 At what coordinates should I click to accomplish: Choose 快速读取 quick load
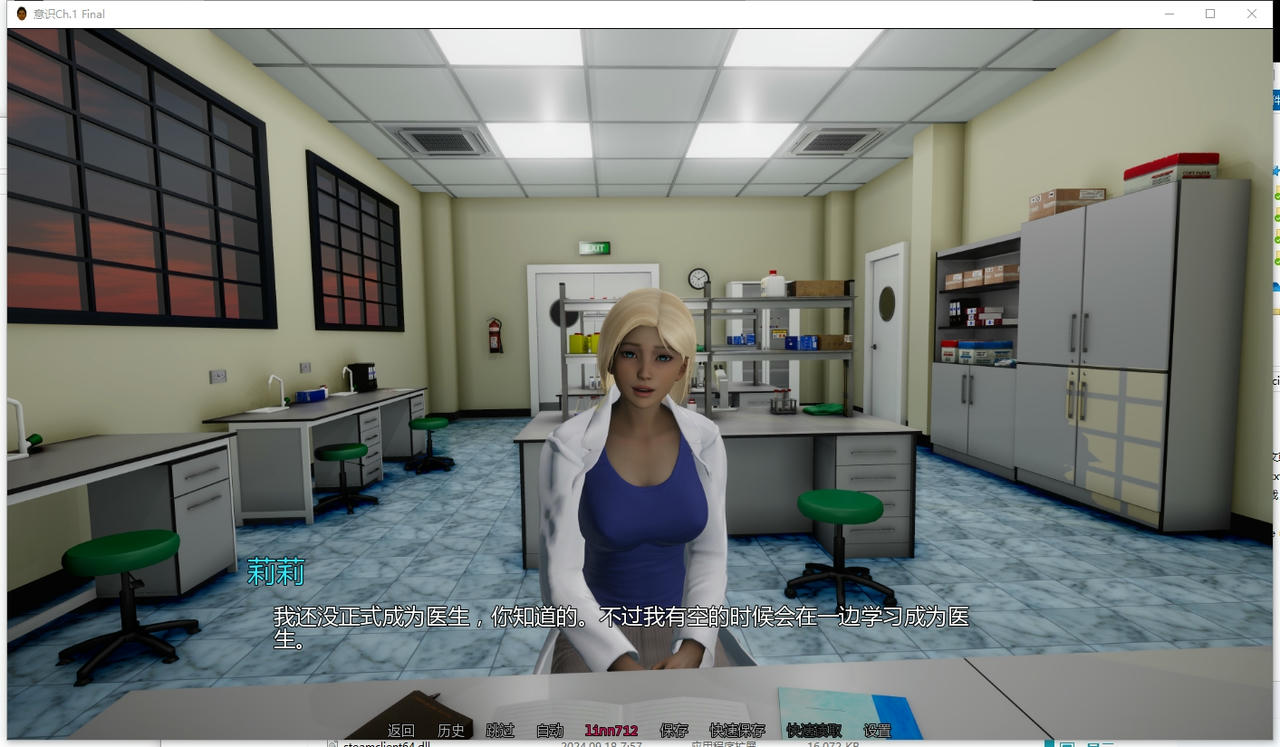(814, 731)
